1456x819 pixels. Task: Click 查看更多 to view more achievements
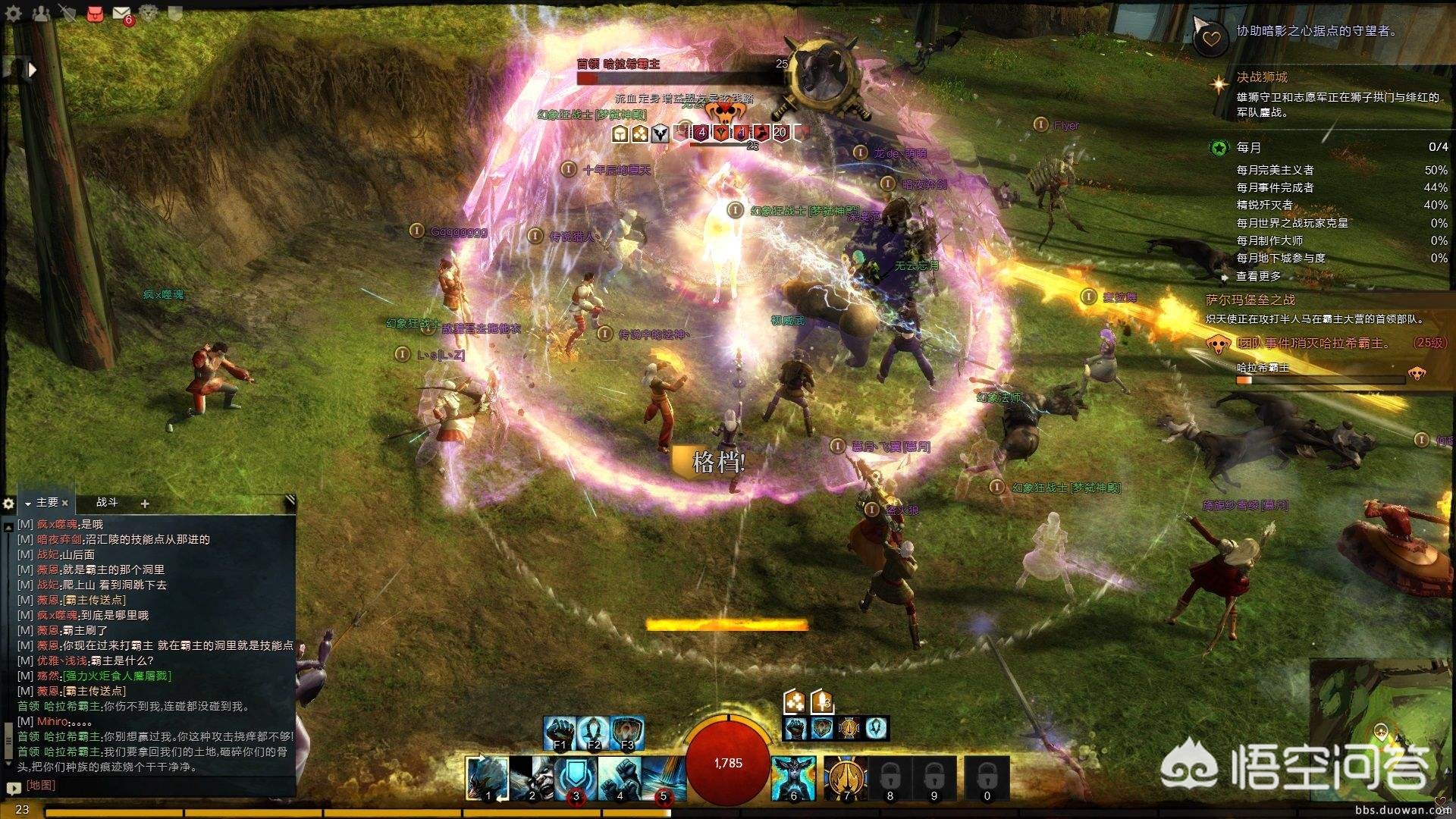(x=1259, y=276)
